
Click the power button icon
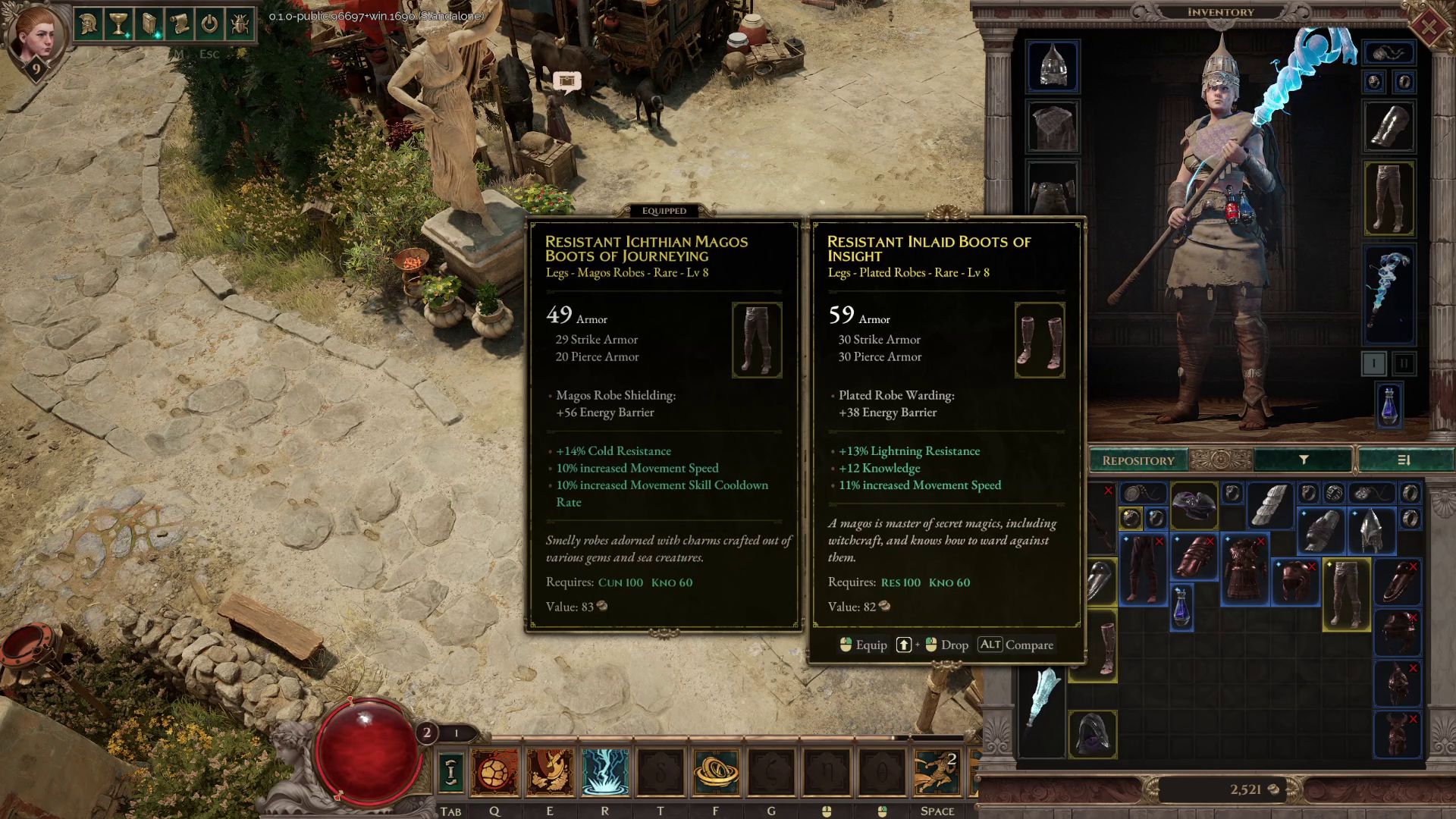[209, 24]
